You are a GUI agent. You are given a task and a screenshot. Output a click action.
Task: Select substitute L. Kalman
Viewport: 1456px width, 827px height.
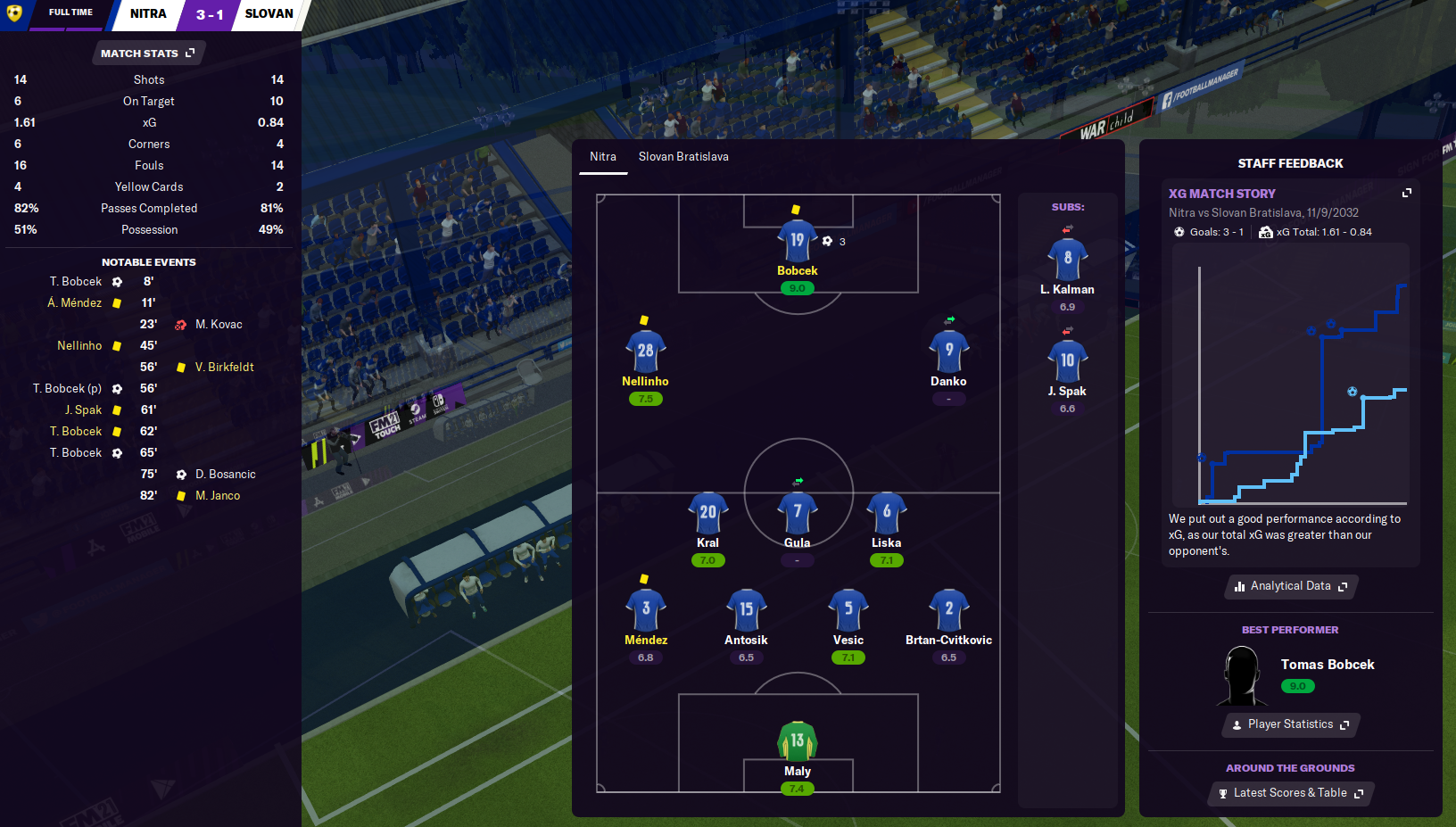pos(1067,260)
